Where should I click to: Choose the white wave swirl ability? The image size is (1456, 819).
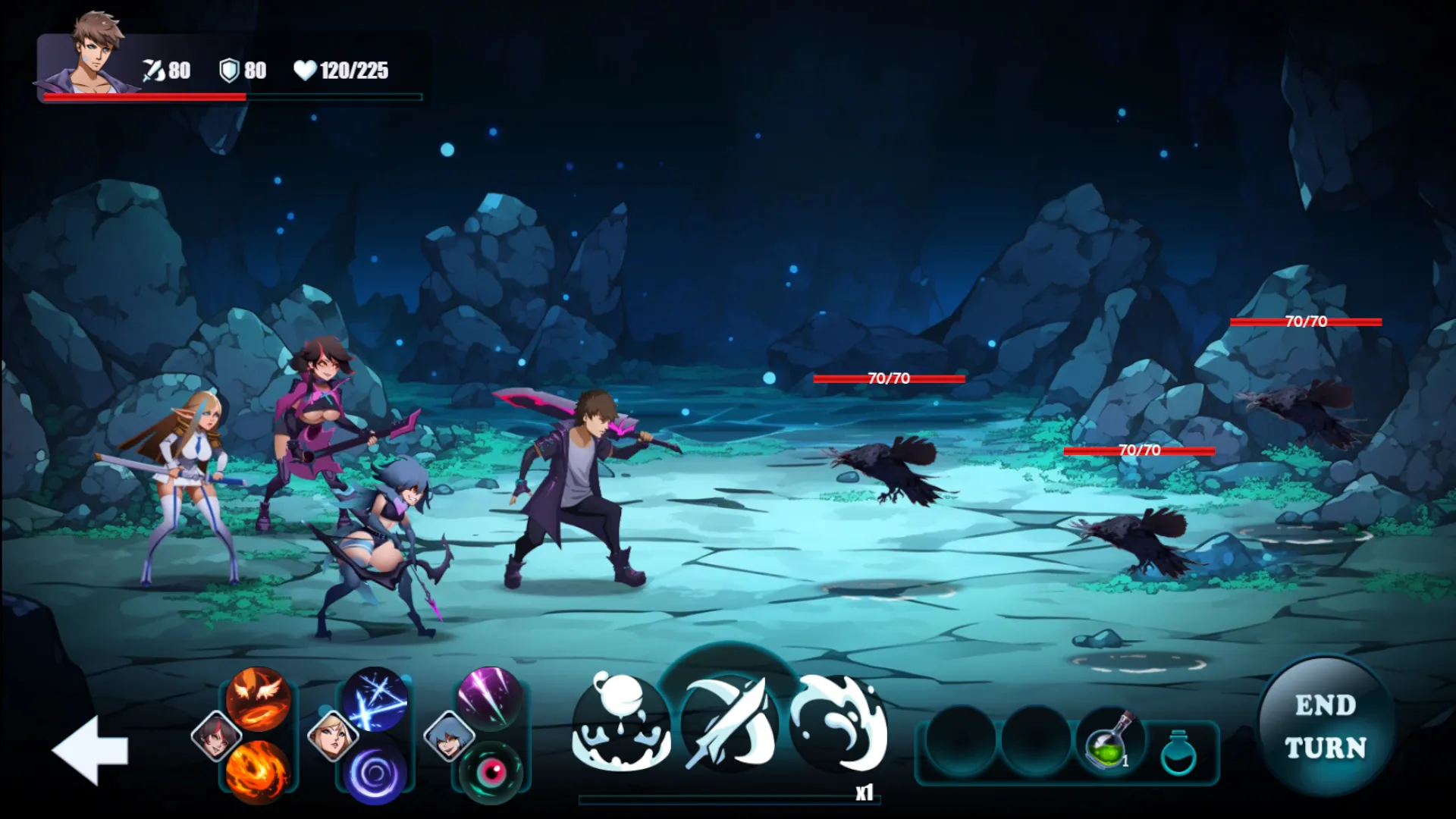(x=839, y=723)
